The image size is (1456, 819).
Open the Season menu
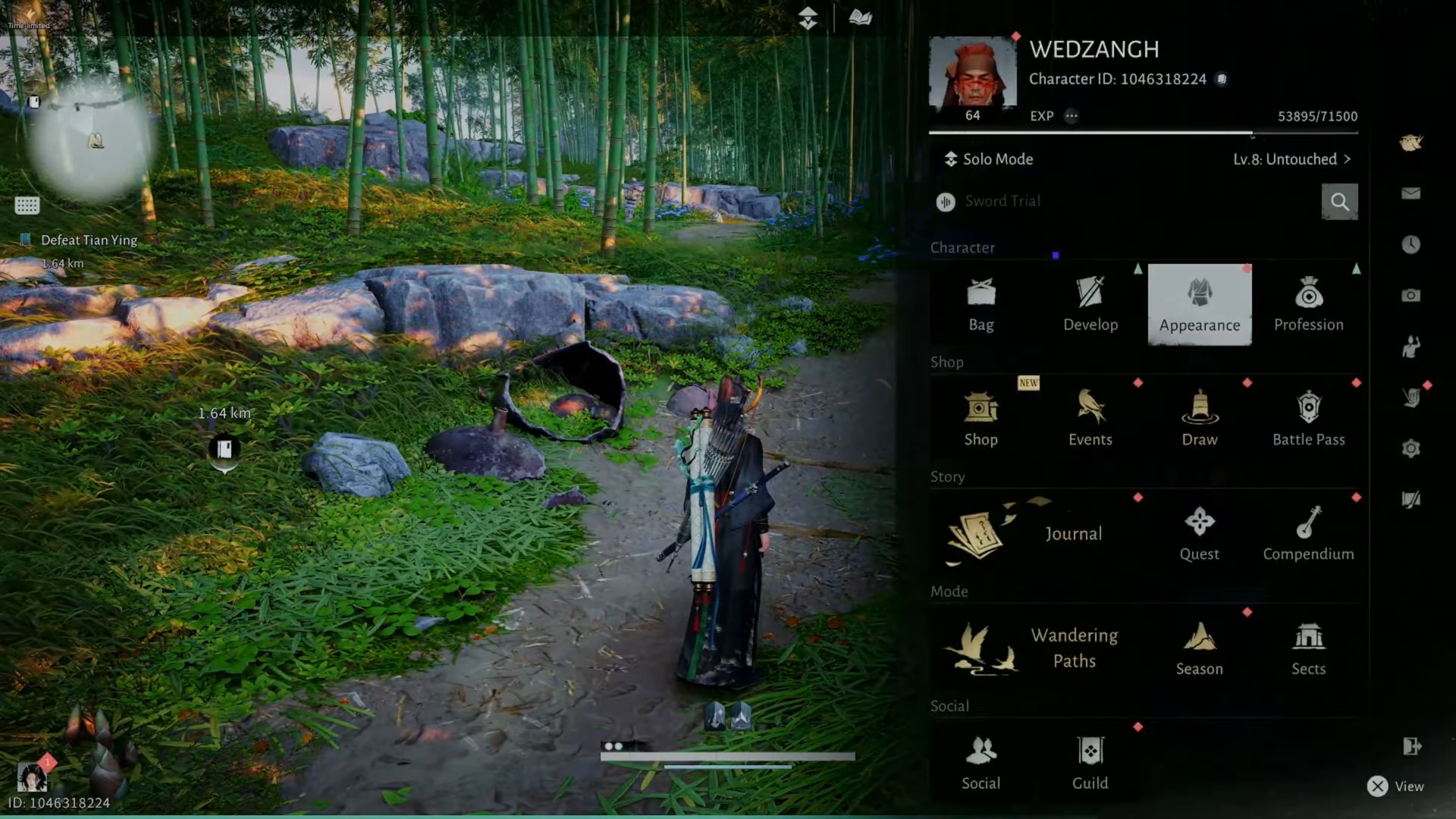(1199, 648)
